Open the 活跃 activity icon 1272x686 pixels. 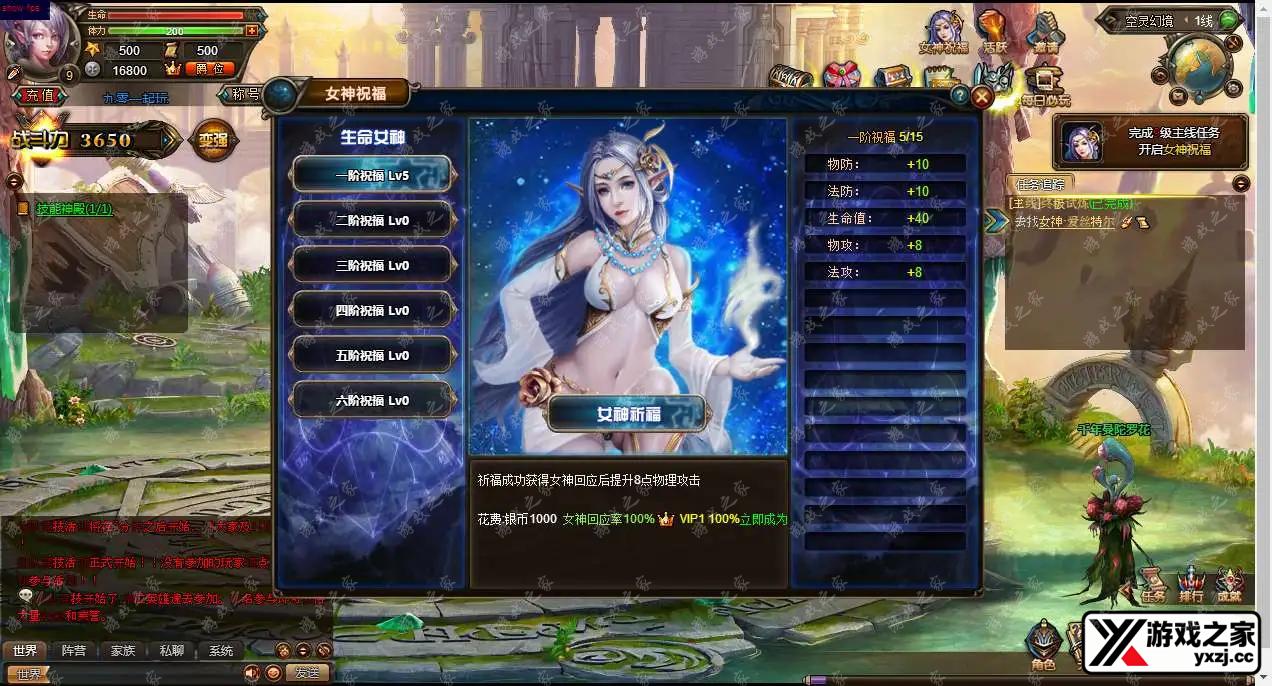pos(993,32)
